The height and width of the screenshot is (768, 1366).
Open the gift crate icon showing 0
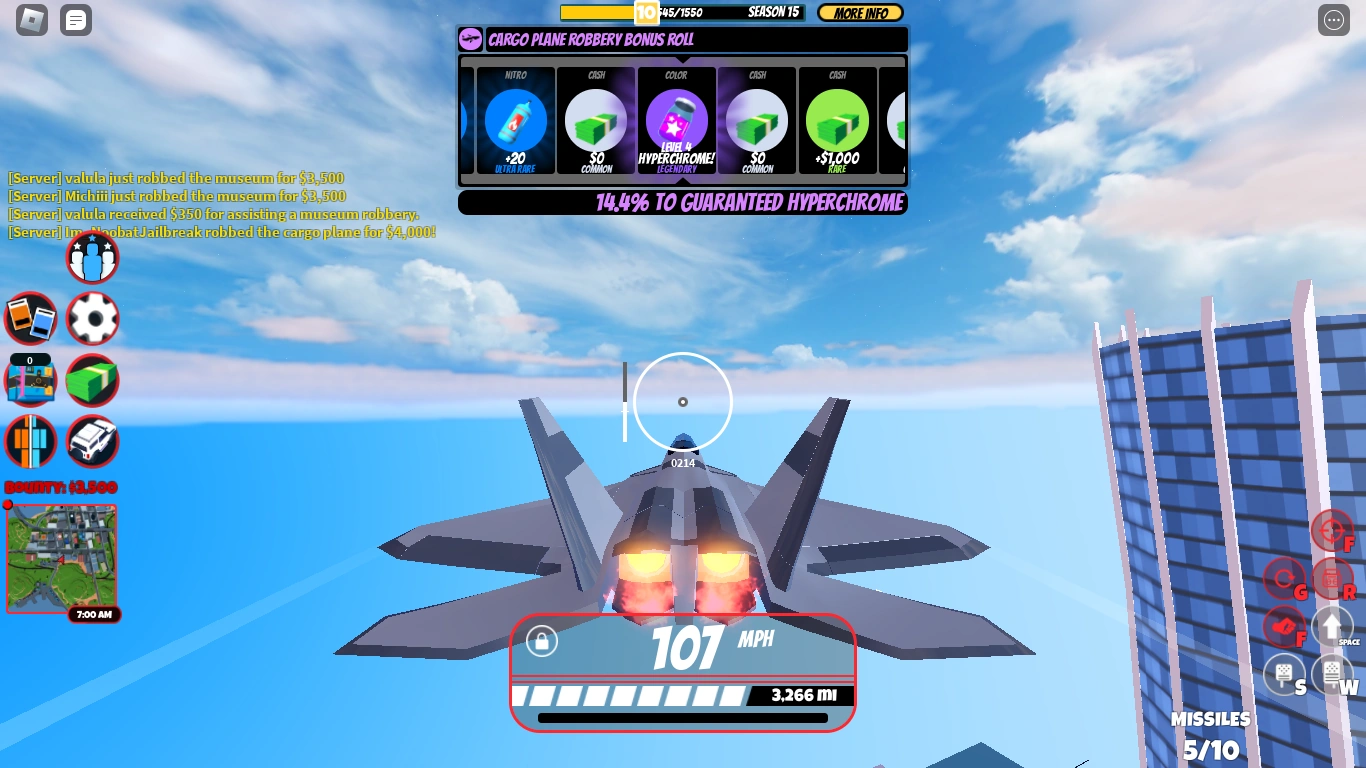[30, 380]
